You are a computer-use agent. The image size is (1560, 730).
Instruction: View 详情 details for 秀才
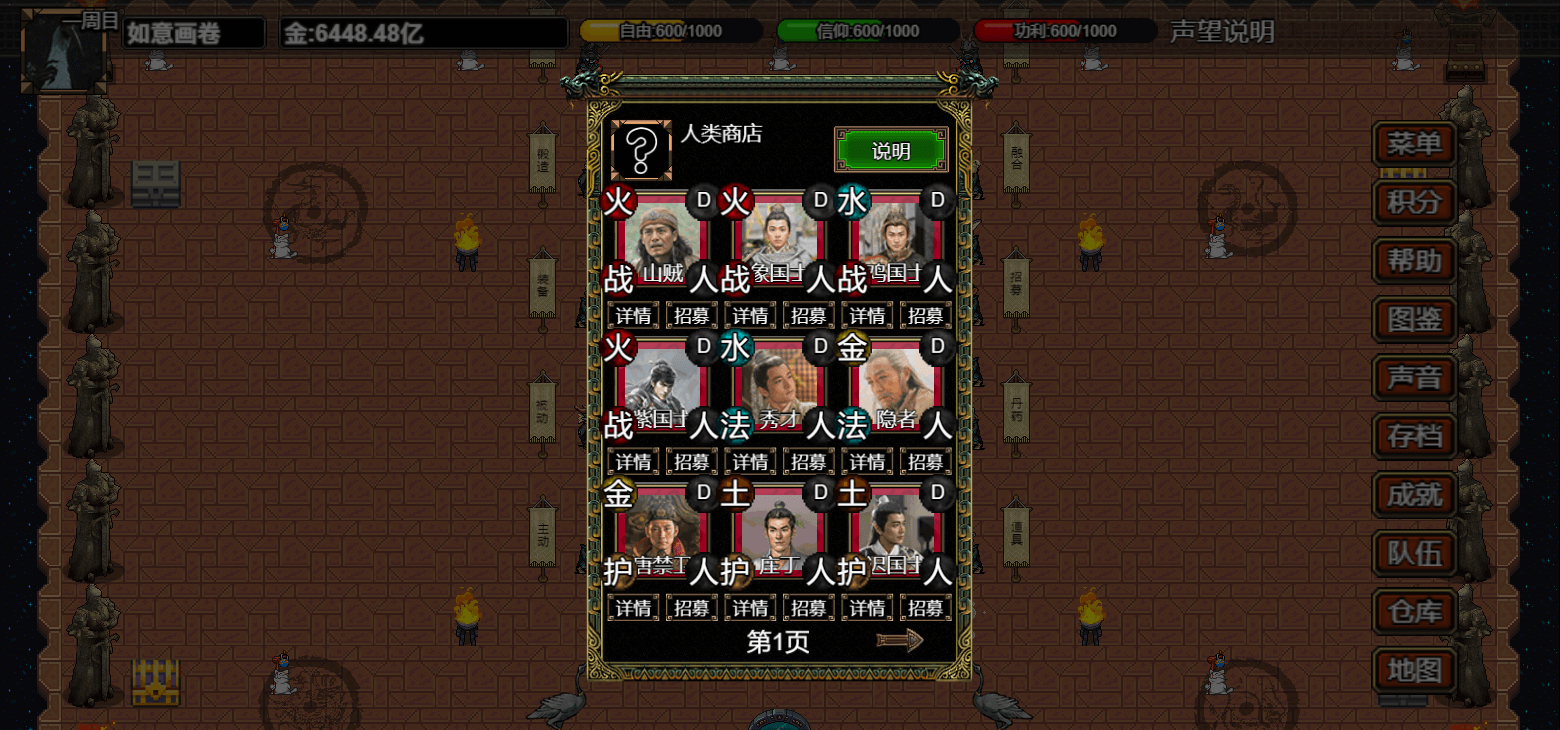(750, 462)
